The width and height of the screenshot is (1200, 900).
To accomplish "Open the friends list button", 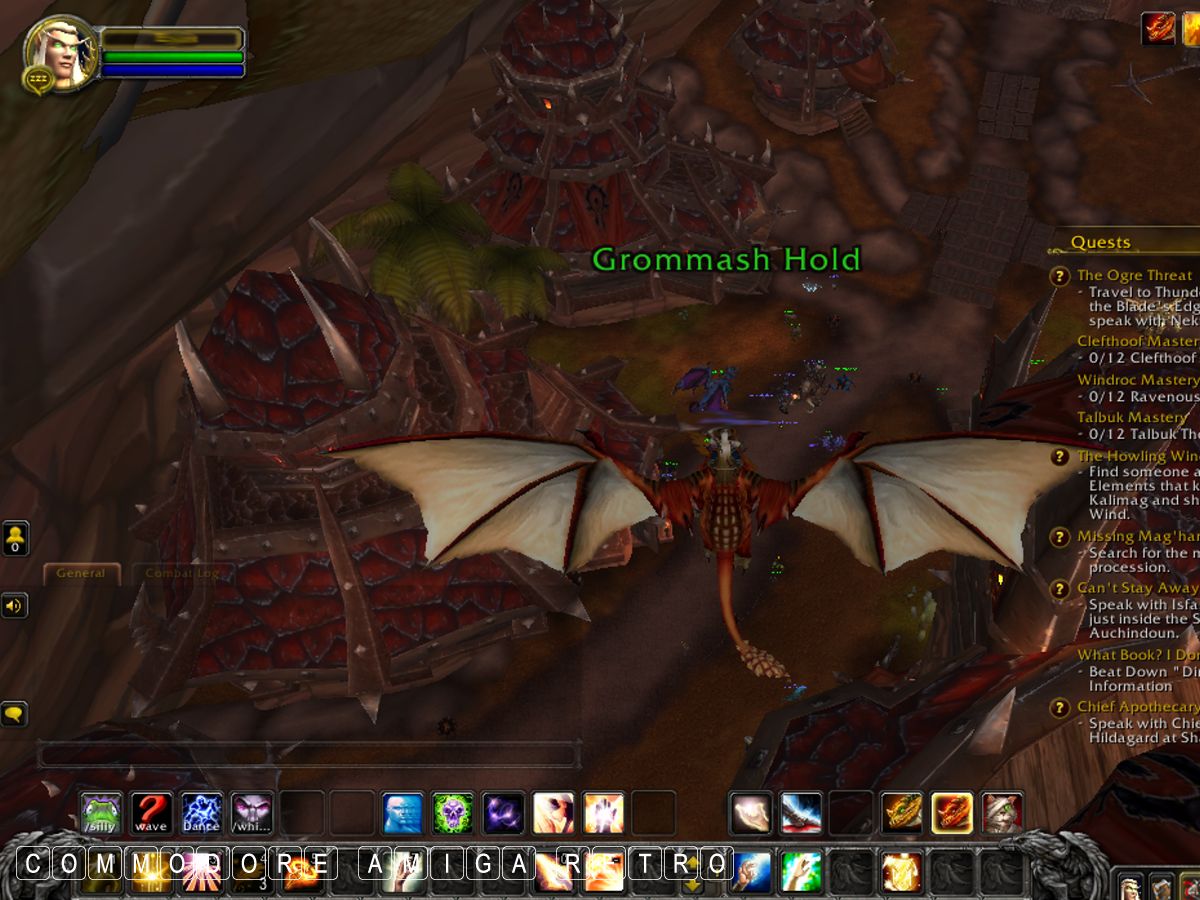I will [x=16, y=538].
